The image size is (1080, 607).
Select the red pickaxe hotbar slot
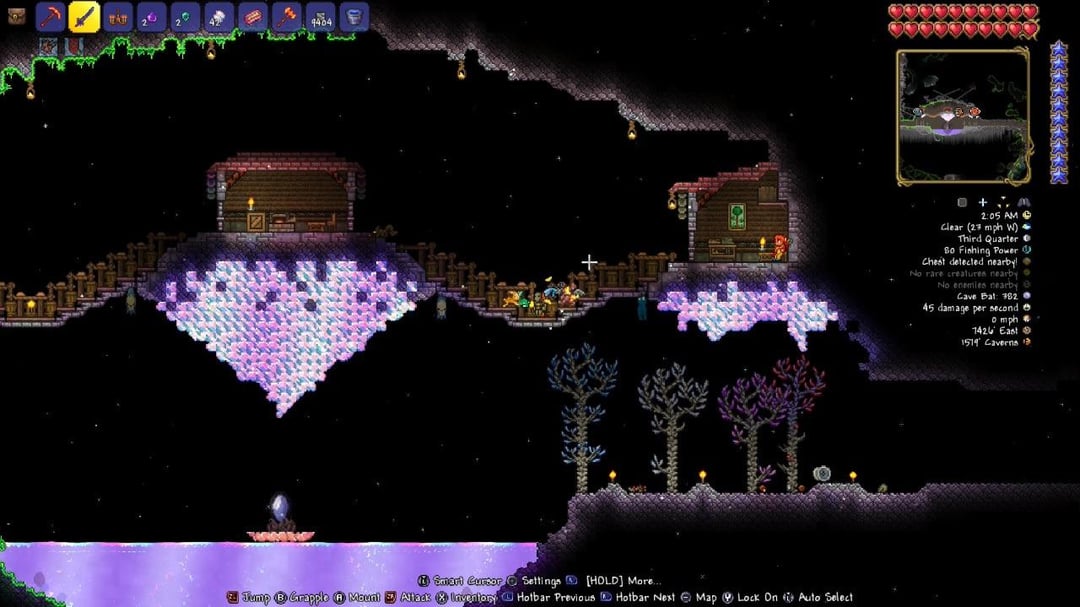(x=51, y=17)
